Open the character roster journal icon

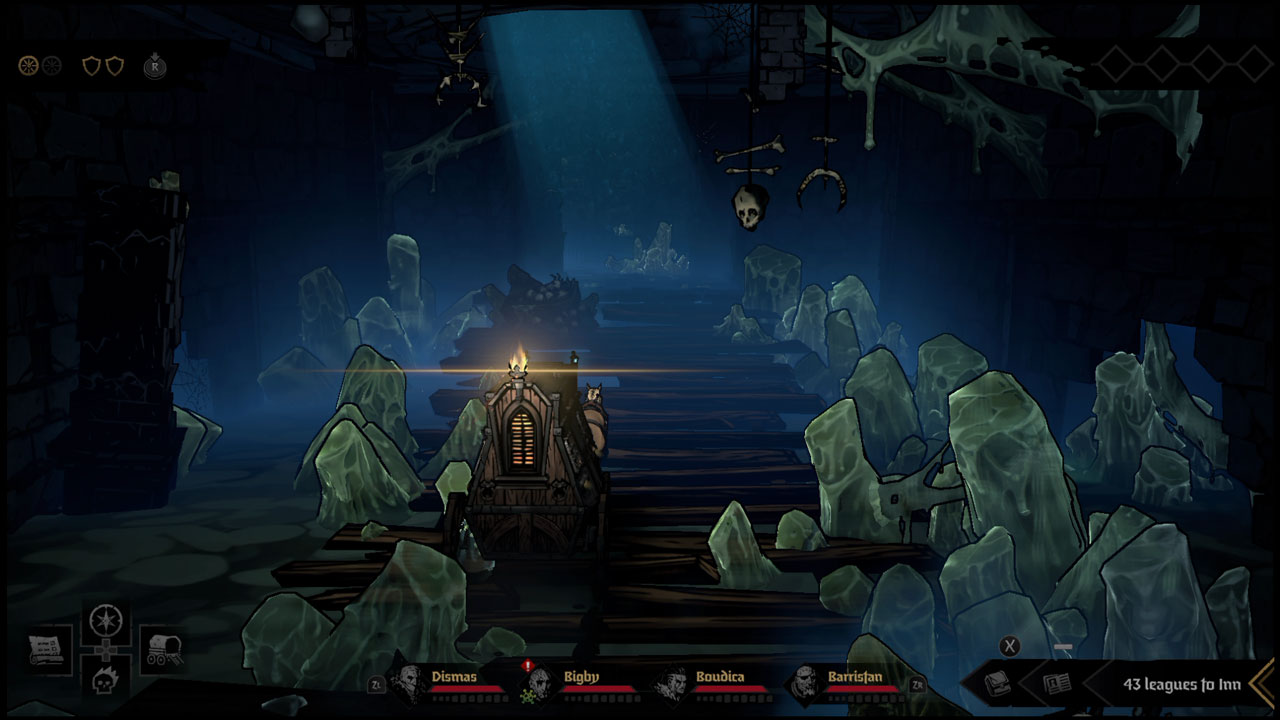[x=1056, y=682]
